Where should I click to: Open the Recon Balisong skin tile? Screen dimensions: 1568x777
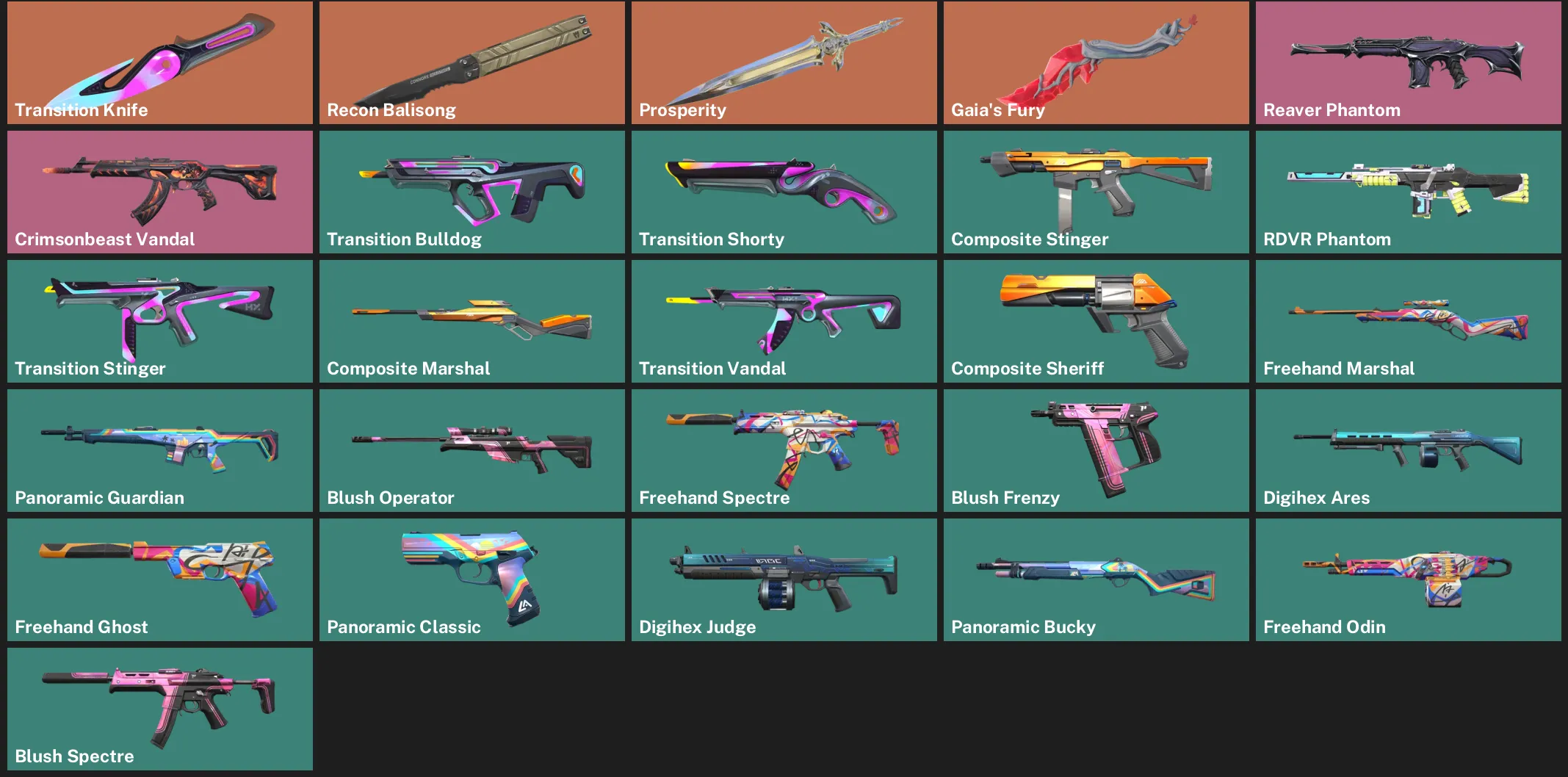point(471,62)
